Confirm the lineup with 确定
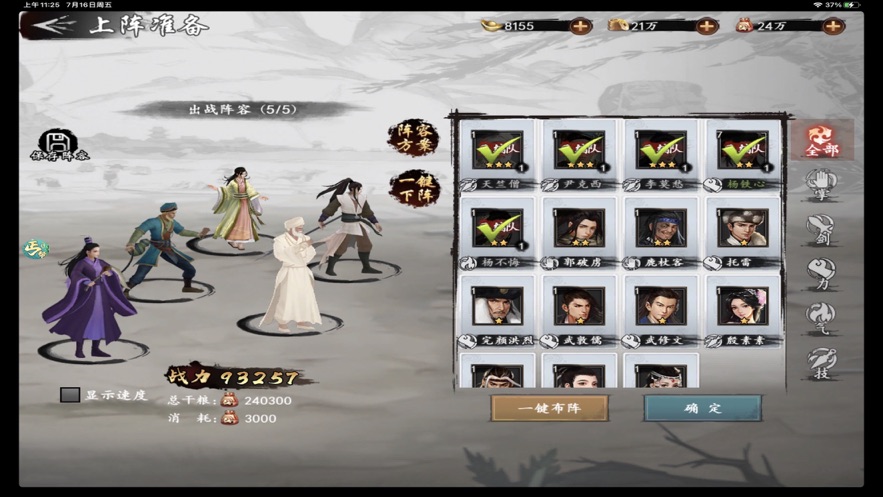The width and height of the screenshot is (883, 497). click(x=702, y=408)
